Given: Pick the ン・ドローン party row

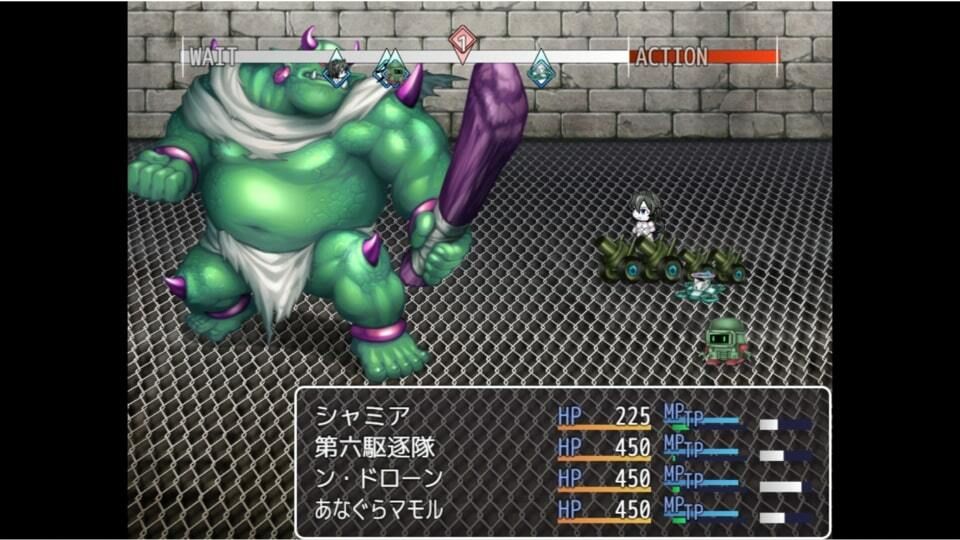Looking at the screenshot, I should click(378, 478).
